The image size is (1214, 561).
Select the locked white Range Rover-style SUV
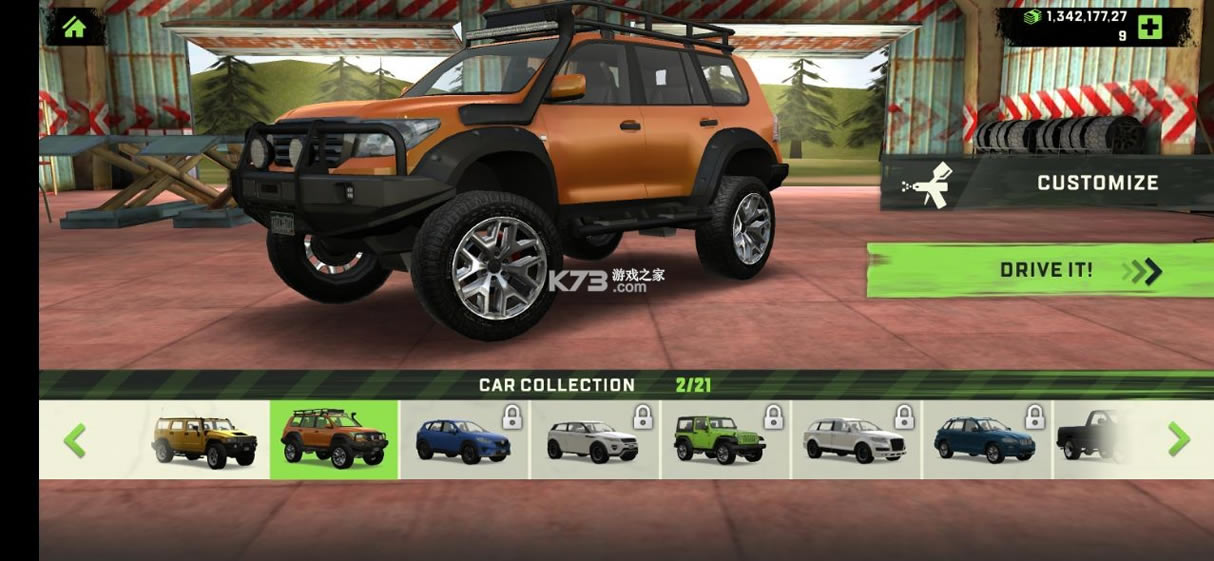[595, 440]
